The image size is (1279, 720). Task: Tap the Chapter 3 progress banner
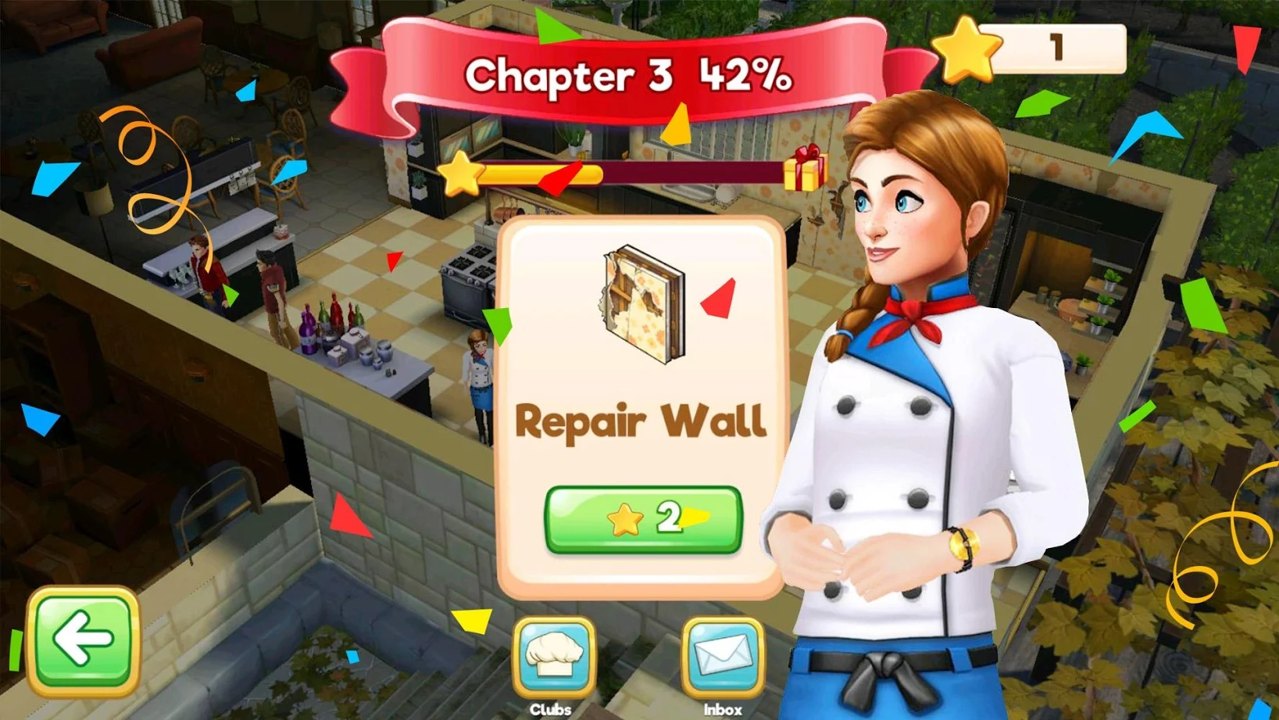coord(630,75)
